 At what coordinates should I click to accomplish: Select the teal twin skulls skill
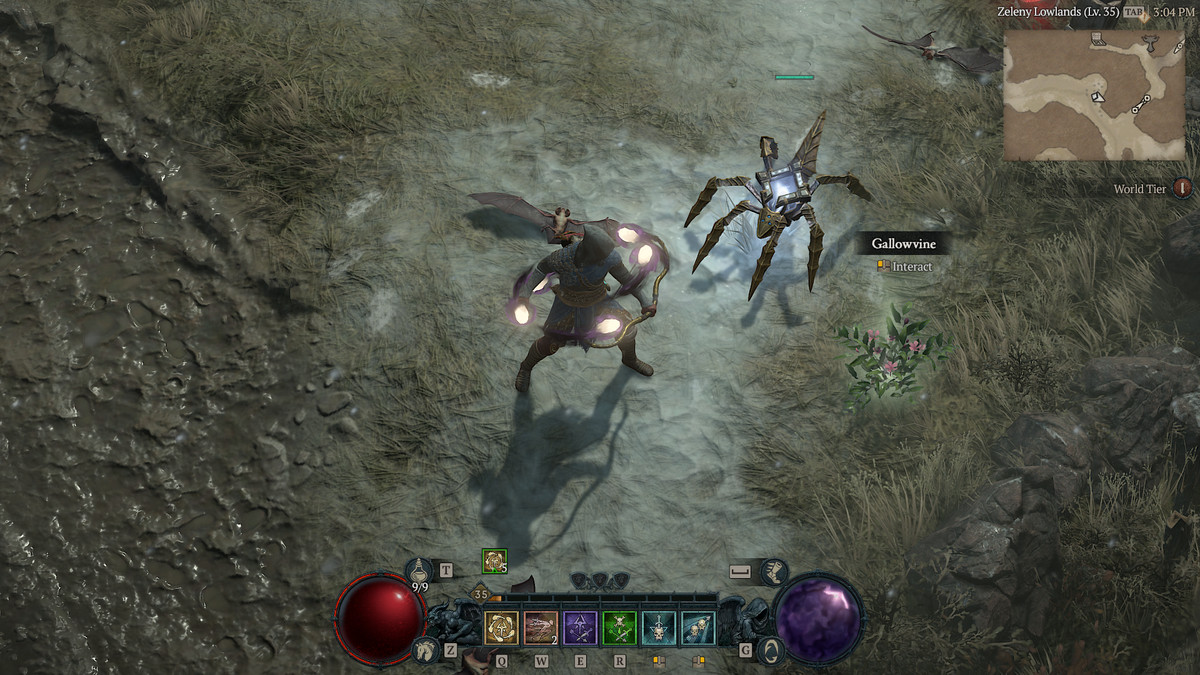tap(697, 628)
